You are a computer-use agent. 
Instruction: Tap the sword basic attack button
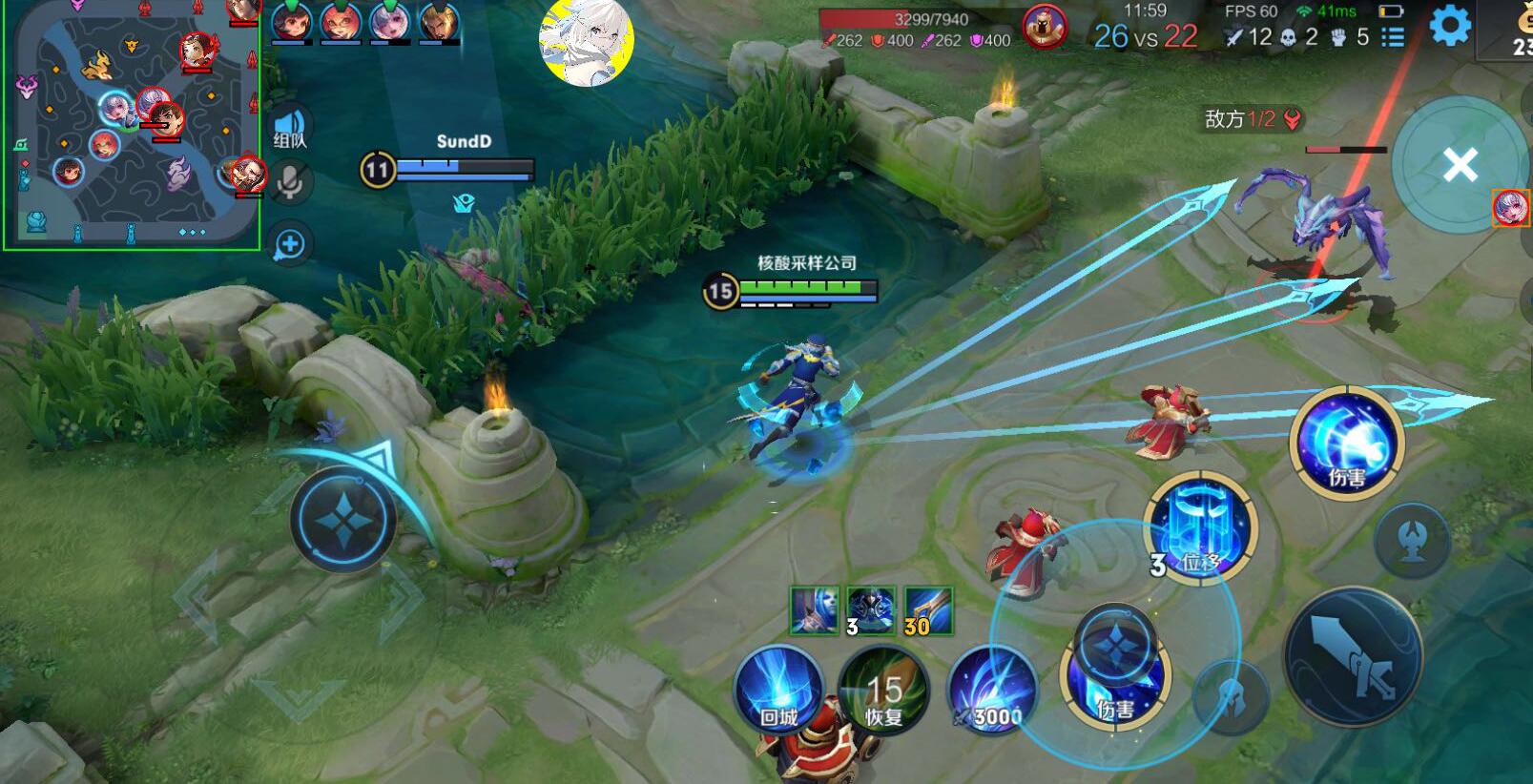pyautogui.click(x=1354, y=656)
